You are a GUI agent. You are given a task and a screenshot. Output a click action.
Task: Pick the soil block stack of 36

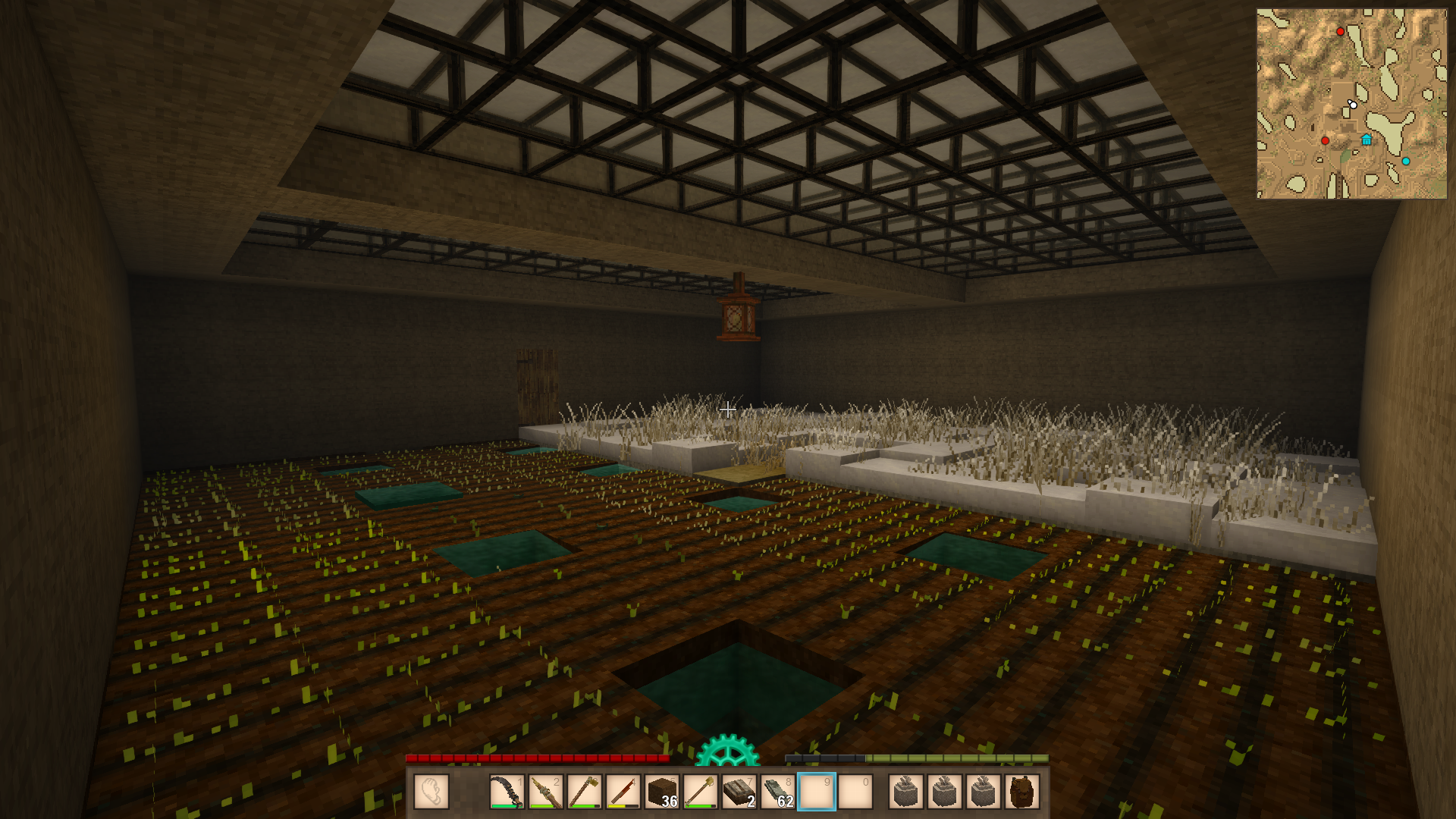click(661, 792)
